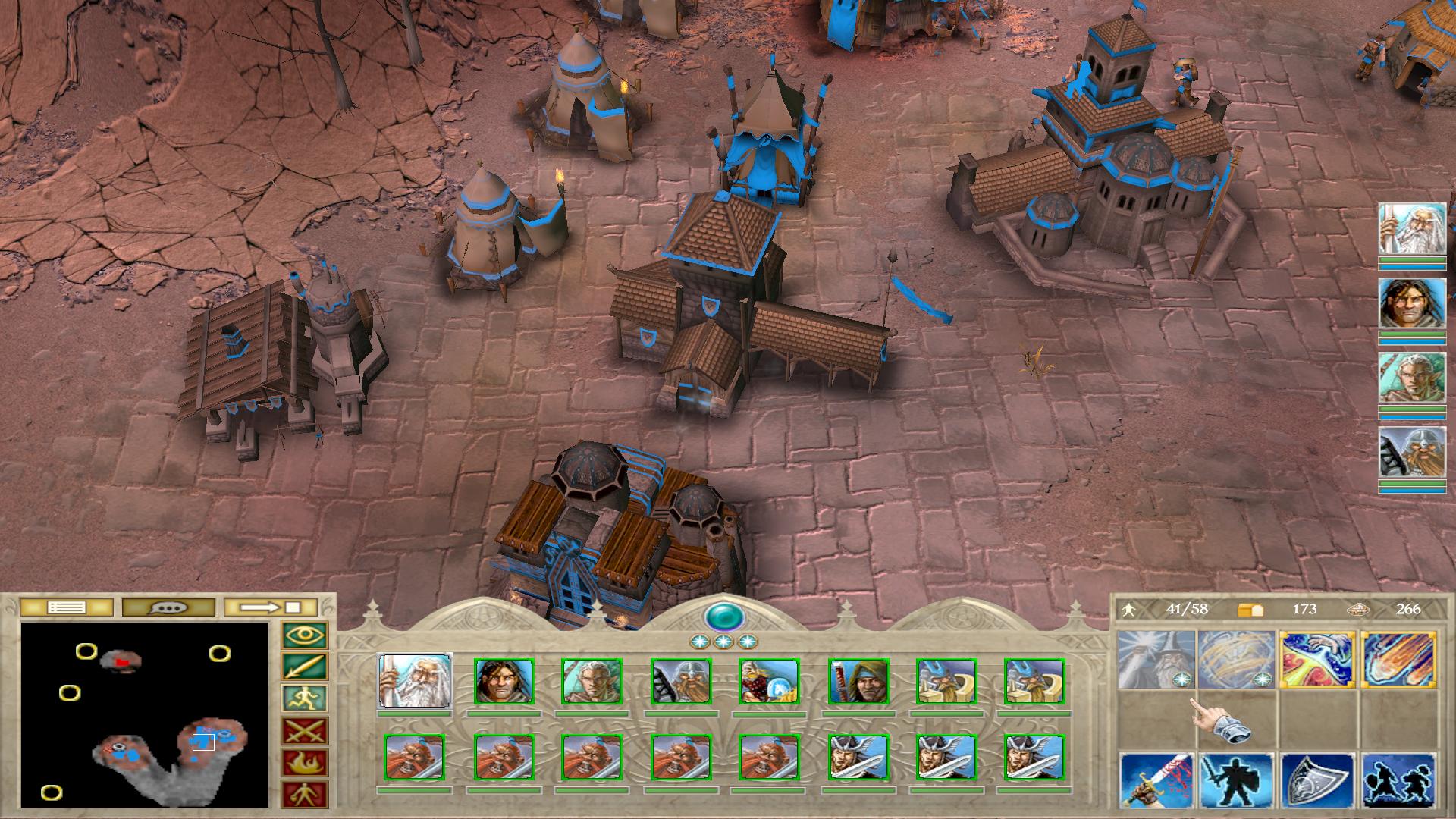Image resolution: width=1456 pixels, height=819 pixels.
Task: Choose the red crossed swords stance
Action: 305,732
